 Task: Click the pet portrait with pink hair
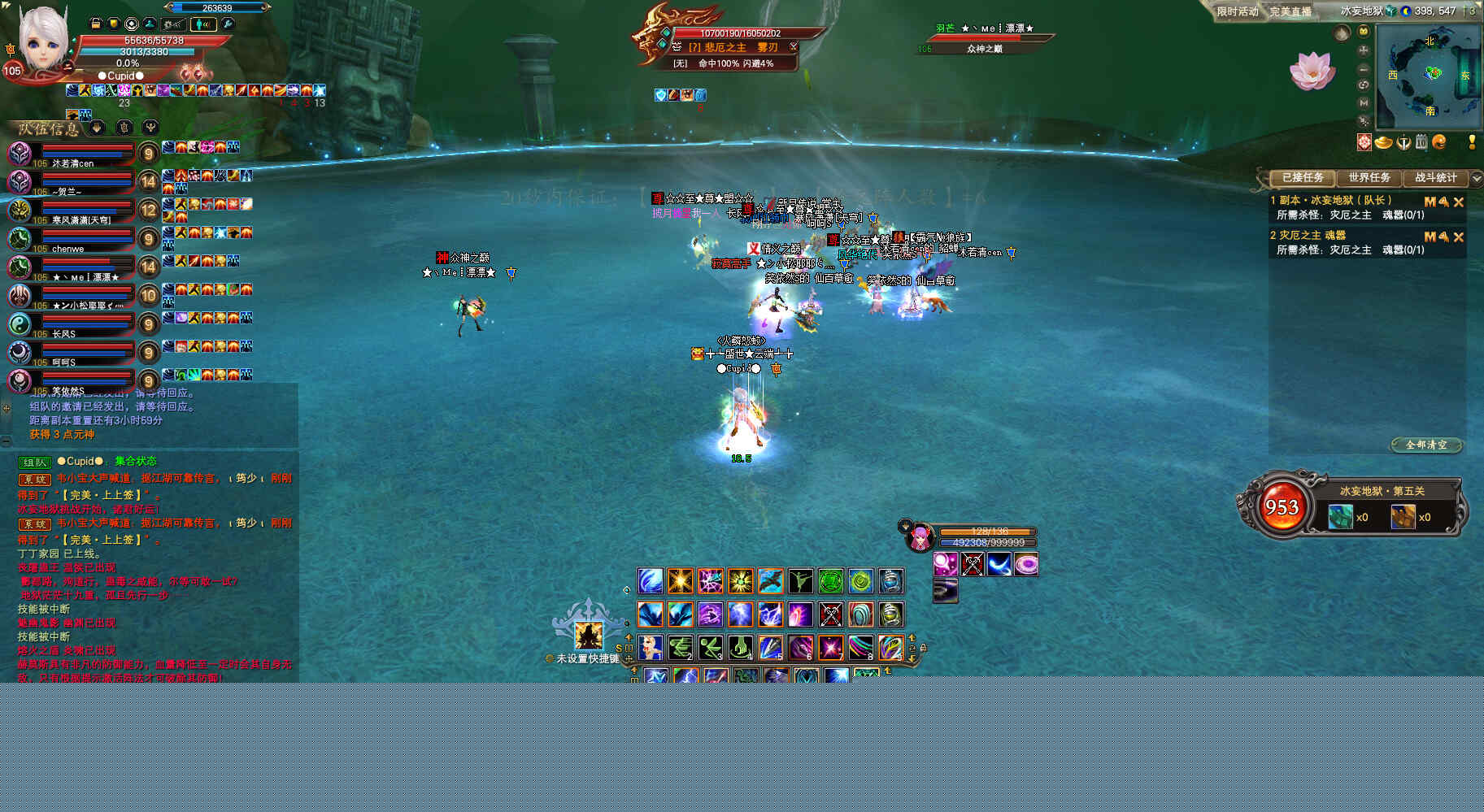920,537
